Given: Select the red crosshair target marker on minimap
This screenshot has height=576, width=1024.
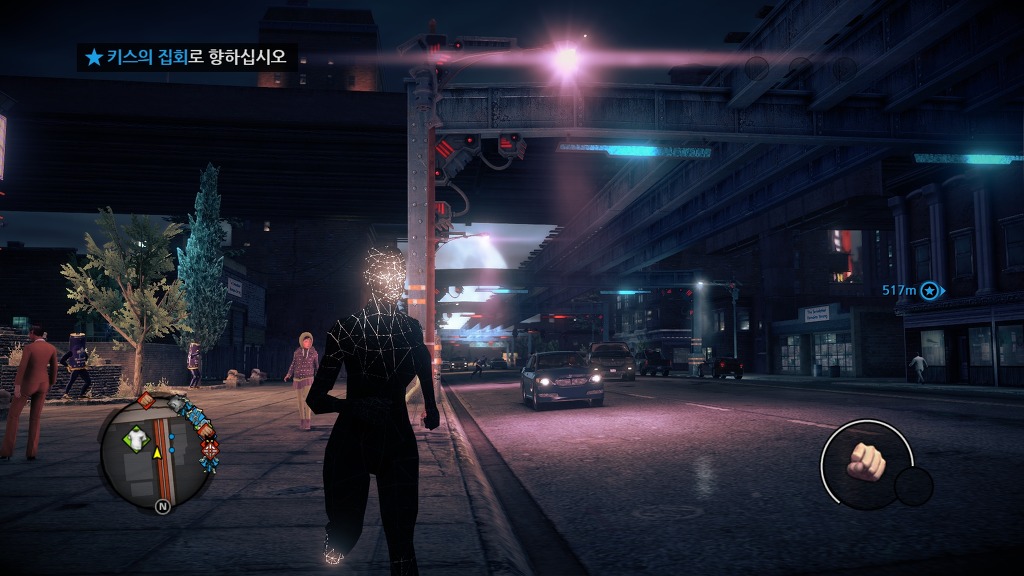Looking at the screenshot, I should (210, 449).
